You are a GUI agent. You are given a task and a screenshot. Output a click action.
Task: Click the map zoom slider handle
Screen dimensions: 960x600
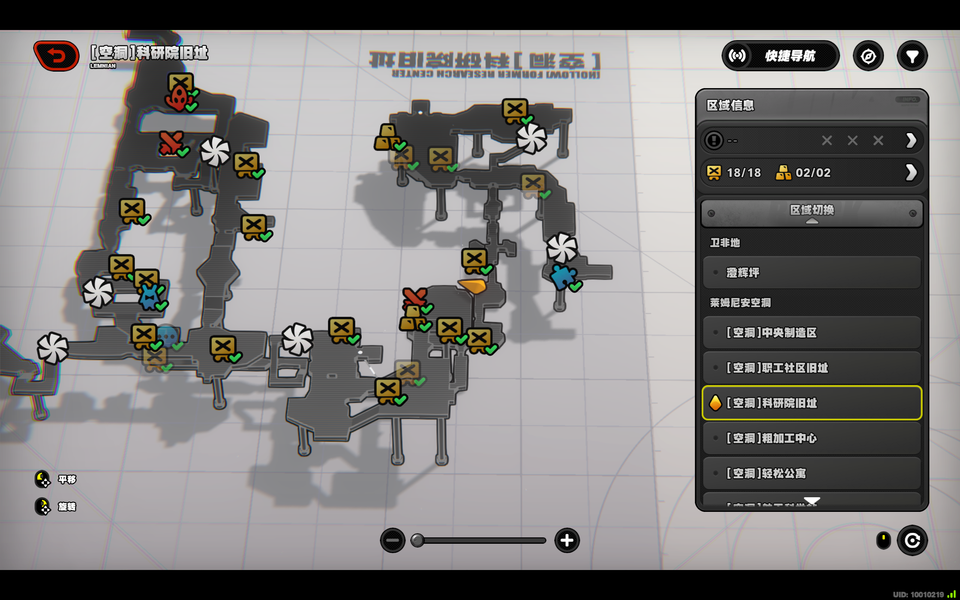point(417,541)
